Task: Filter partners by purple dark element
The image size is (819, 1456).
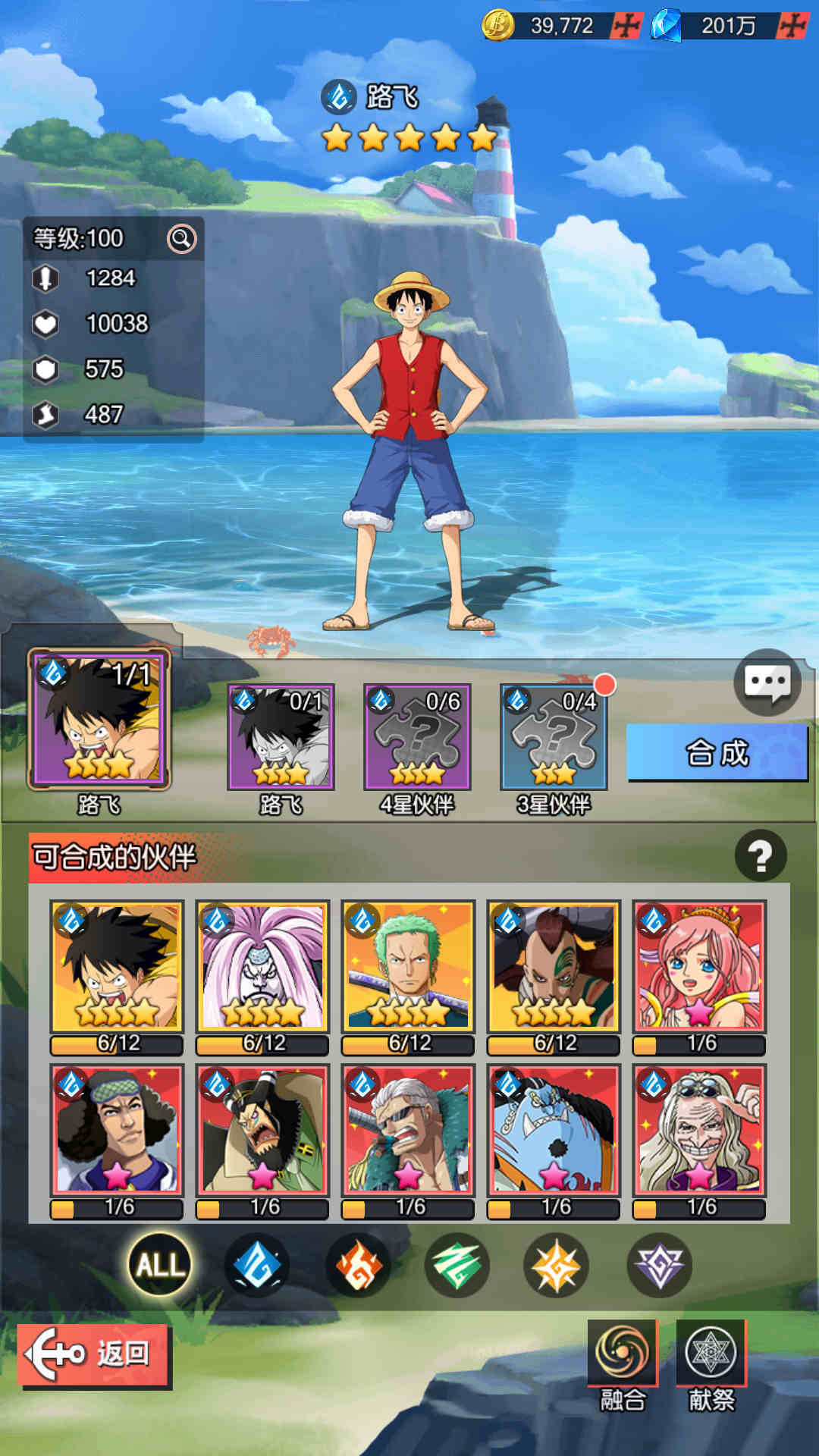Action: pyautogui.click(x=659, y=1264)
